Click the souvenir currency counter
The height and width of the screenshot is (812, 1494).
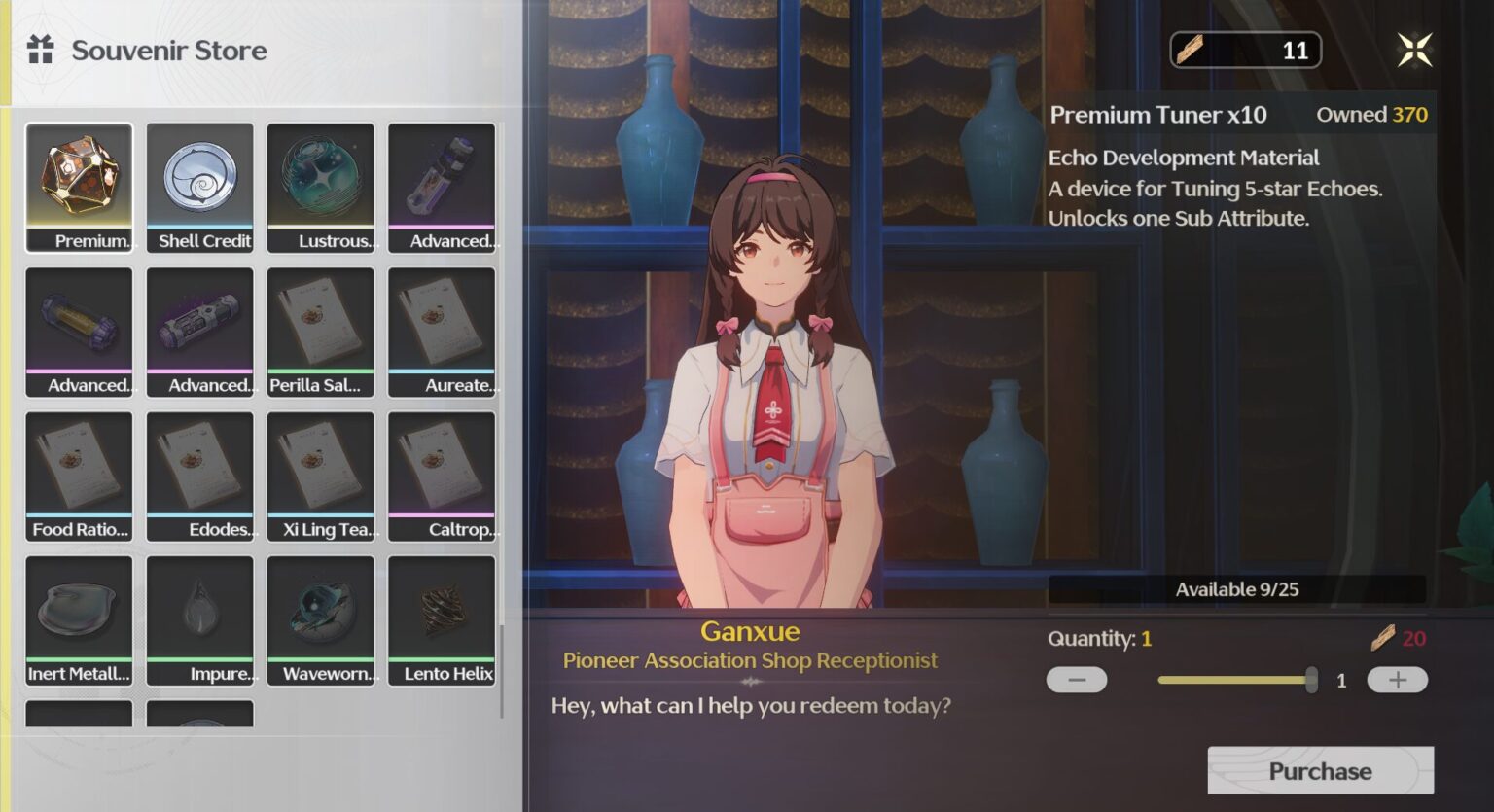click(x=1245, y=50)
